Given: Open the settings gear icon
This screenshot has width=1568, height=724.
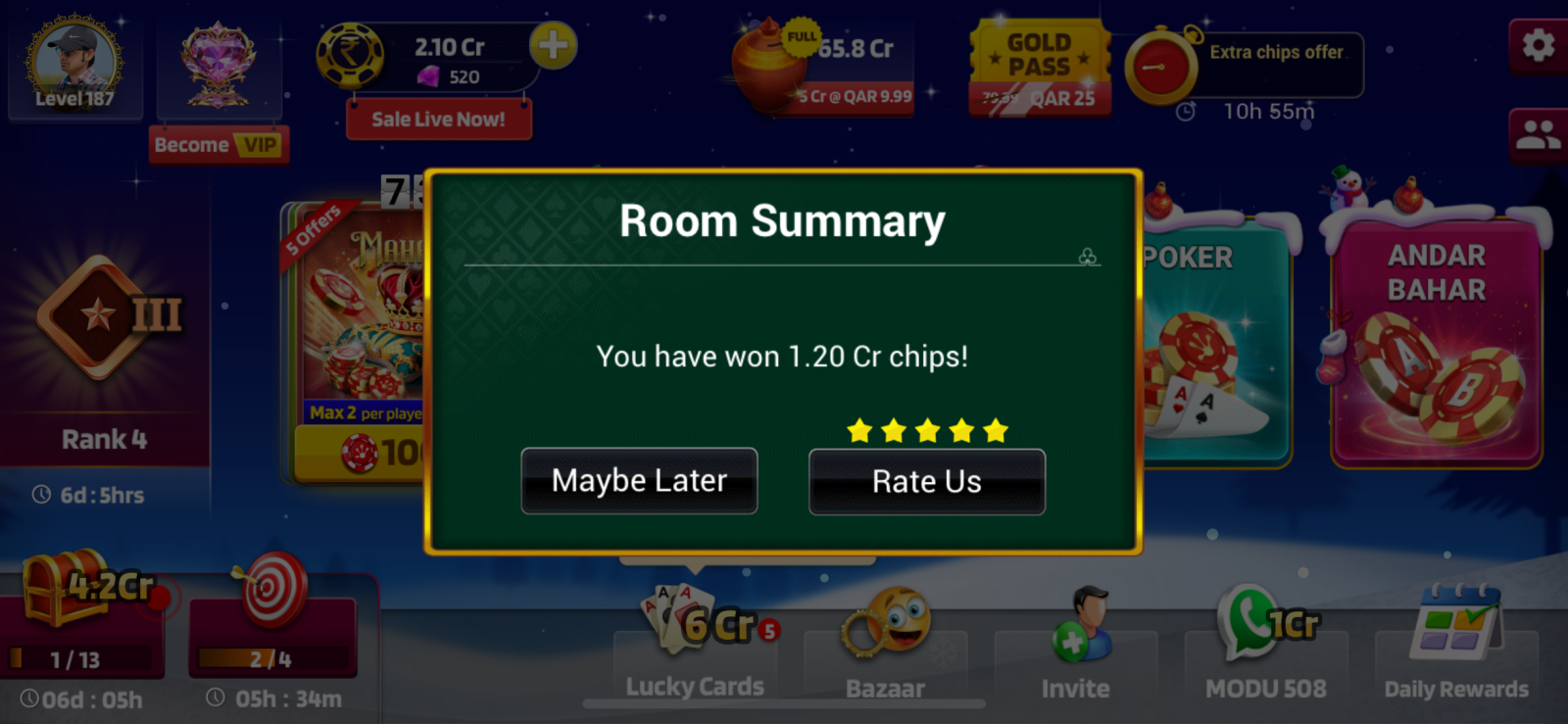Looking at the screenshot, I should 1538,45.
